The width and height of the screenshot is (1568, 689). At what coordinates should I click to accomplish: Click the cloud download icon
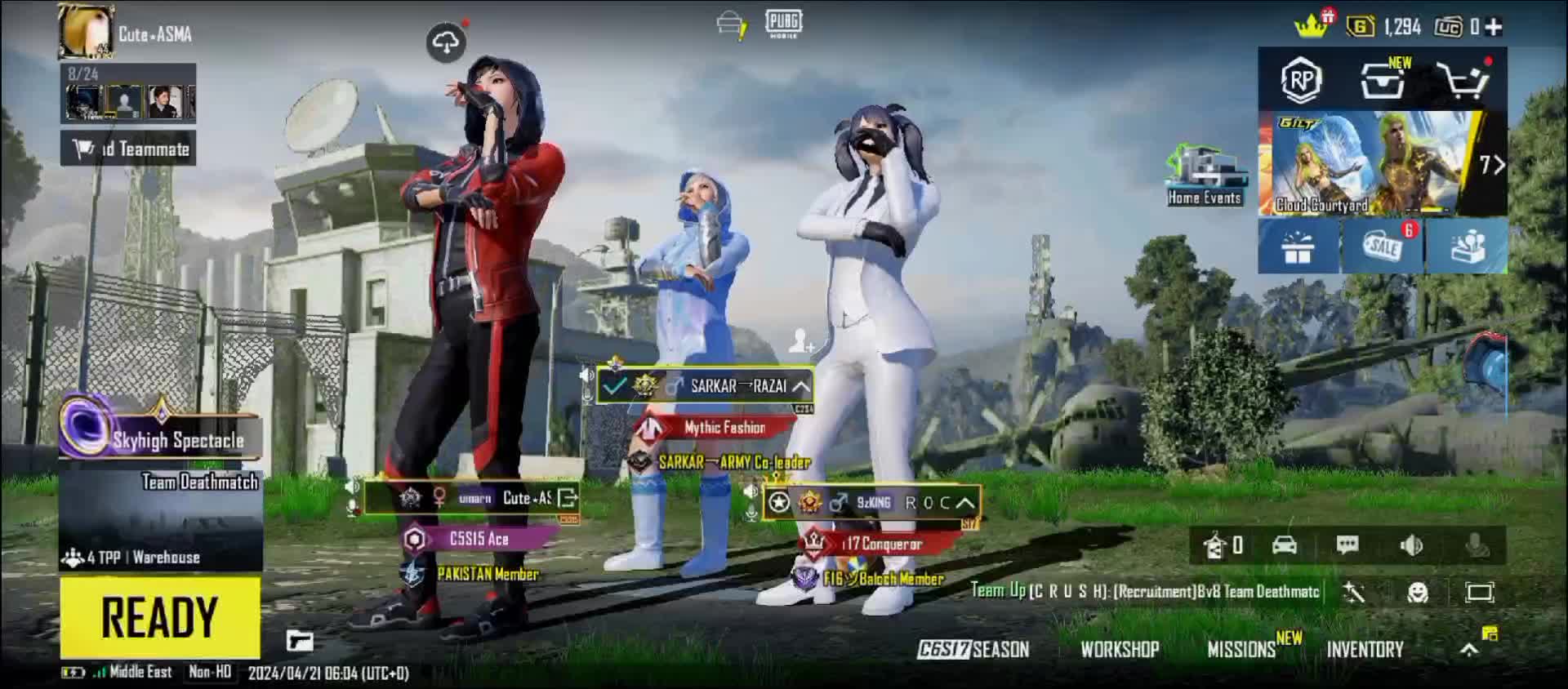pos(446,42)
